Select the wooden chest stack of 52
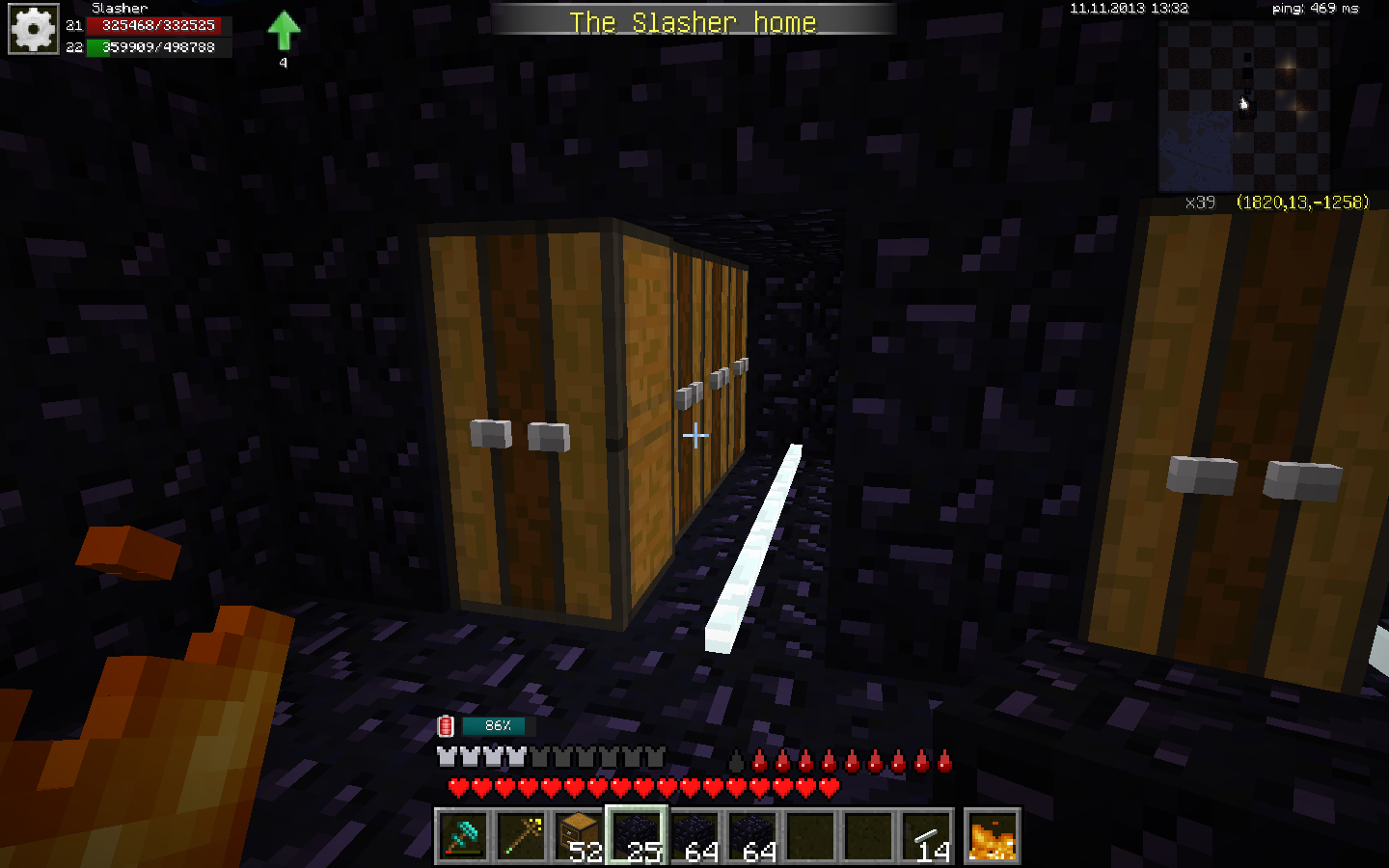 (x=579, y=835)
